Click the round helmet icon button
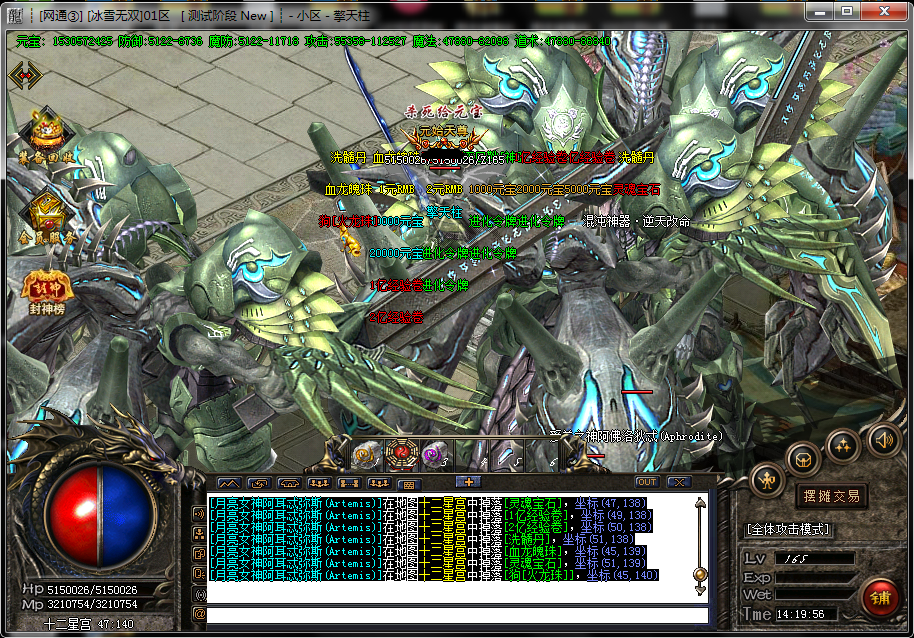The image size is (914, 638). click(802, 458)
